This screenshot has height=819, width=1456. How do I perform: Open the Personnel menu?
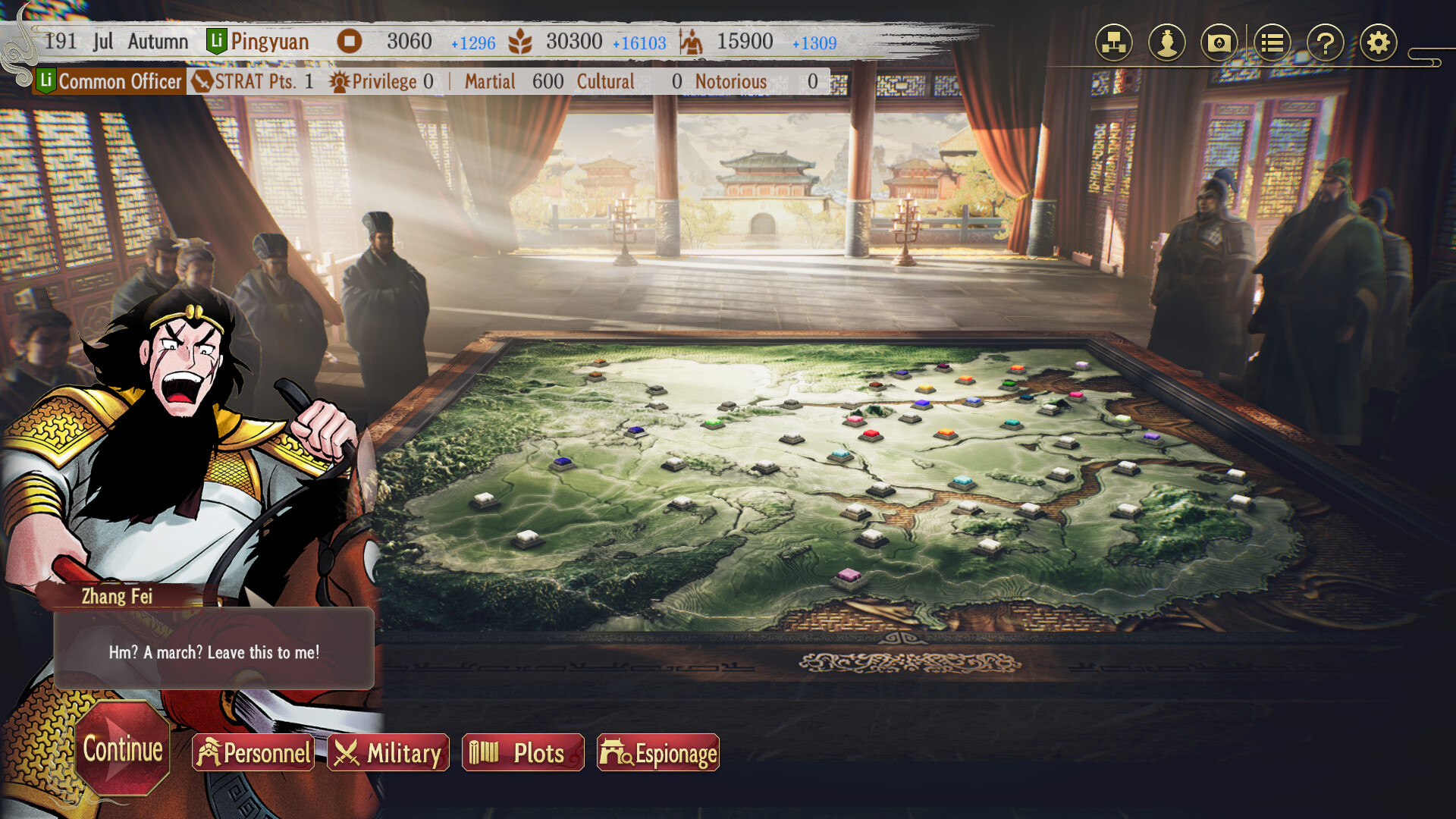pos(253,753)
